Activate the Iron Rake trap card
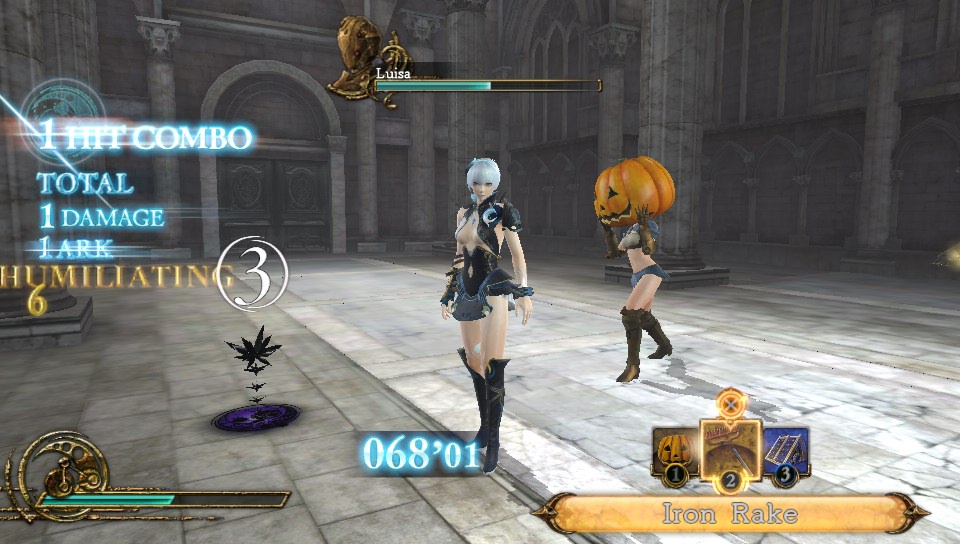 click(x=730, y=446)
